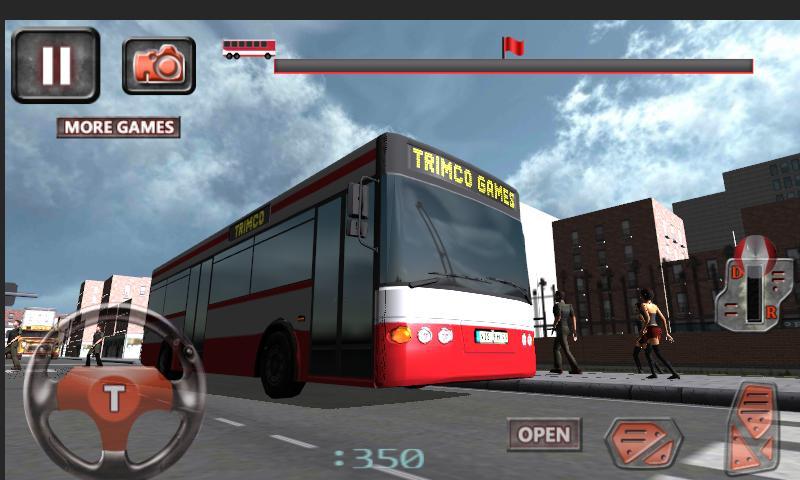This screenshot has height=480, width=800.
Task: Click the steering wheel control
Action: coord(114,397)
